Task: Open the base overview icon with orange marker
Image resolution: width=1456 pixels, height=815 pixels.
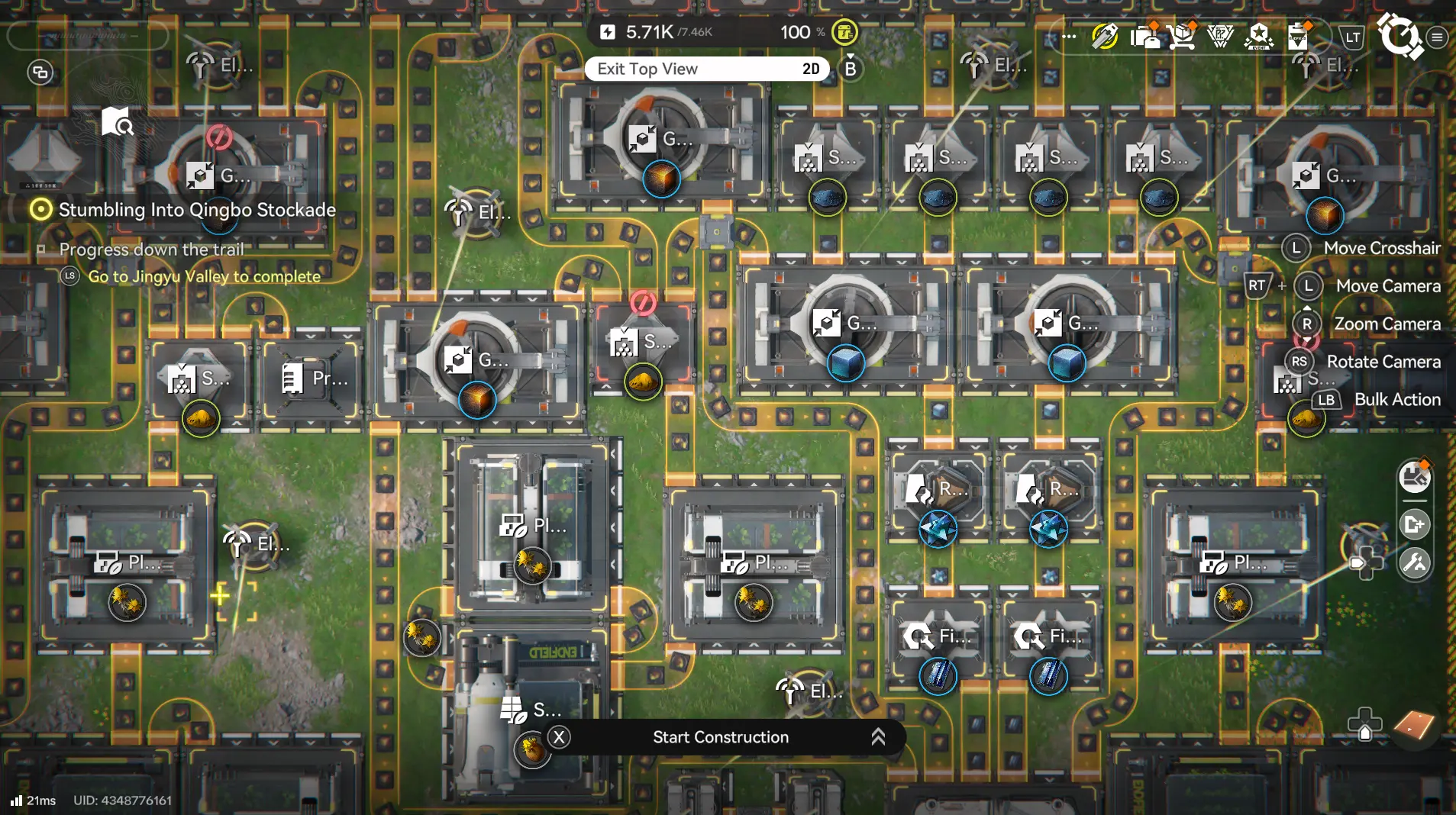Action: pyautogui.click(x=1414, y=477)
